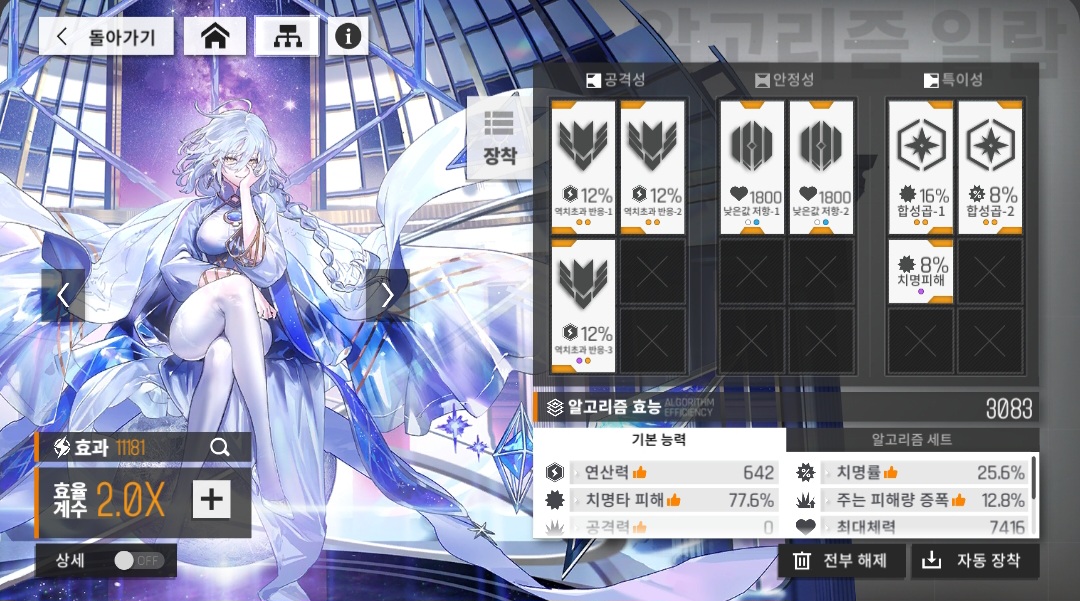Open the home screen icon
The image size is (1080, 601).
coord(216,37)
